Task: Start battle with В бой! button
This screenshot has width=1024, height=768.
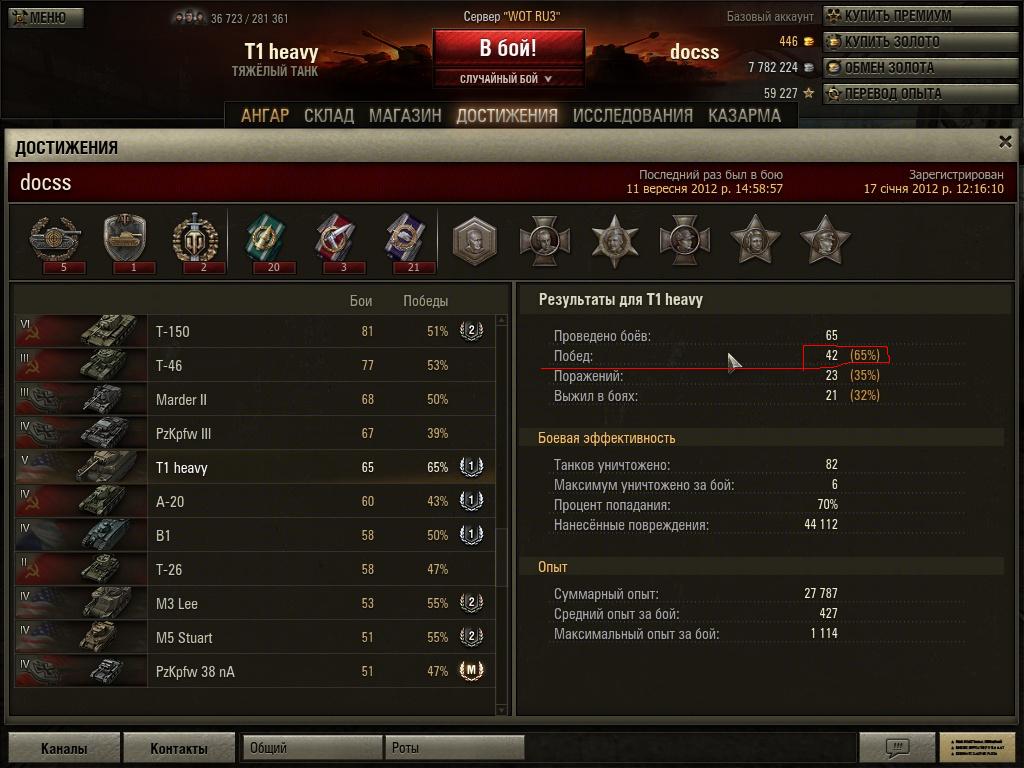Action: coord(508,48)
